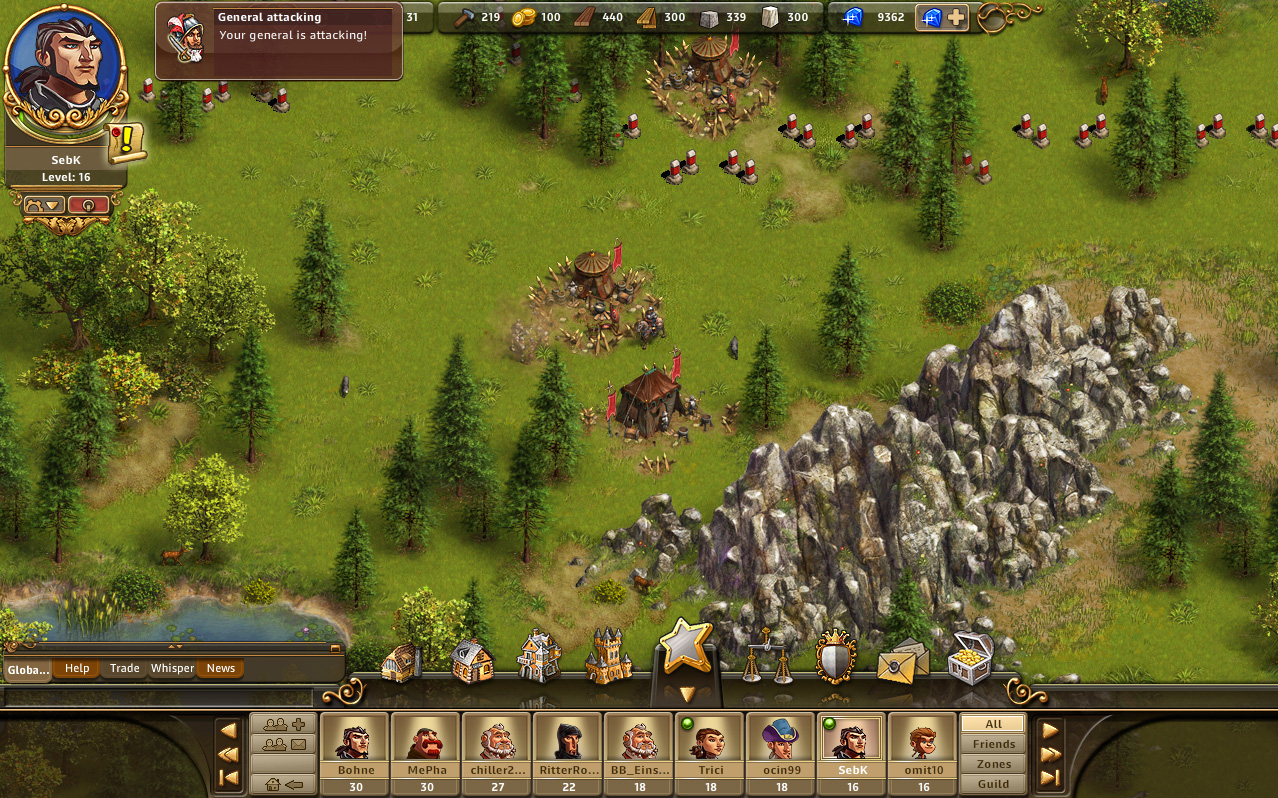Viewport: 1278px width, 798px height.
Task: Switch to the Help chat tab
Action: point(77,669)
